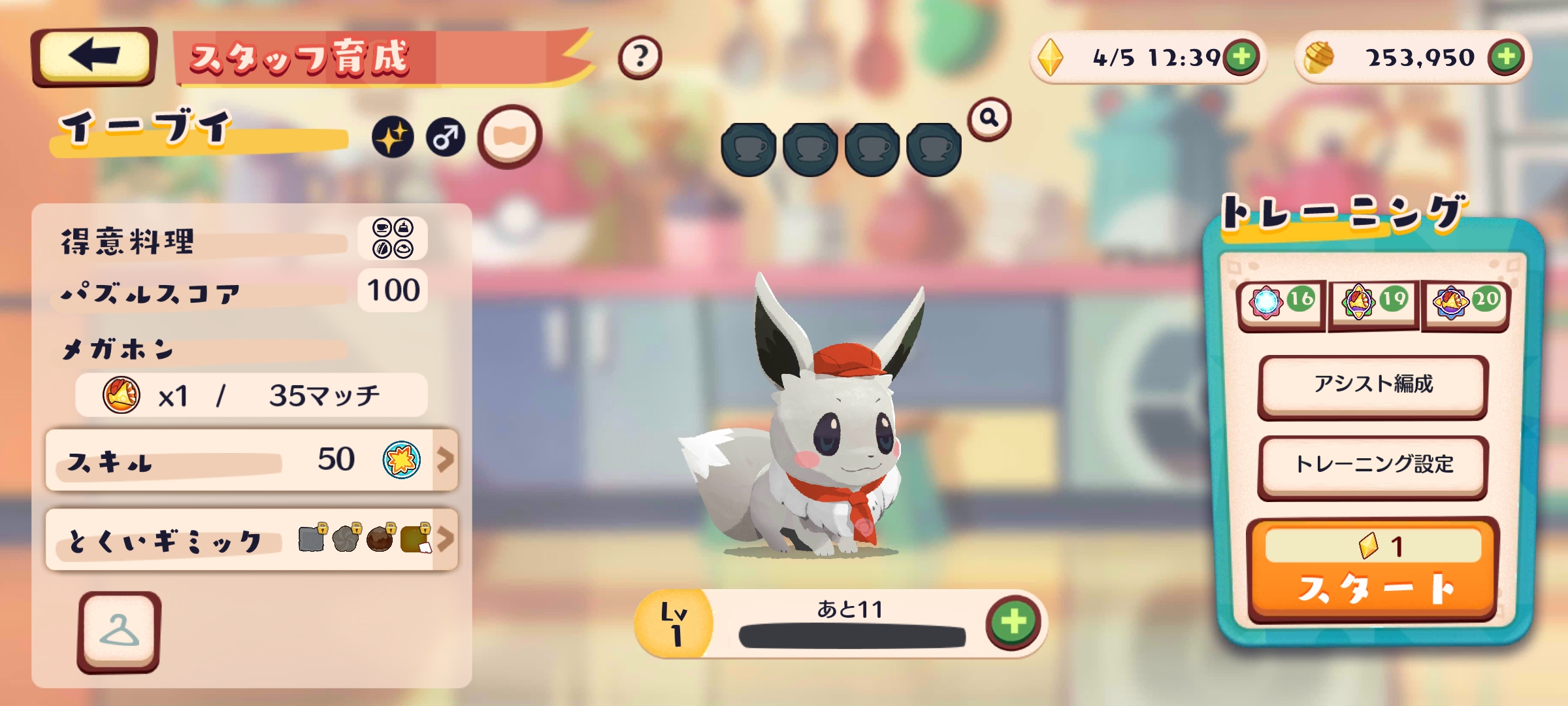The width and height of the screenshot is (1568, 706).
Task: Tap the sparkle shiny icon by name
Action: tap(393, 137)
